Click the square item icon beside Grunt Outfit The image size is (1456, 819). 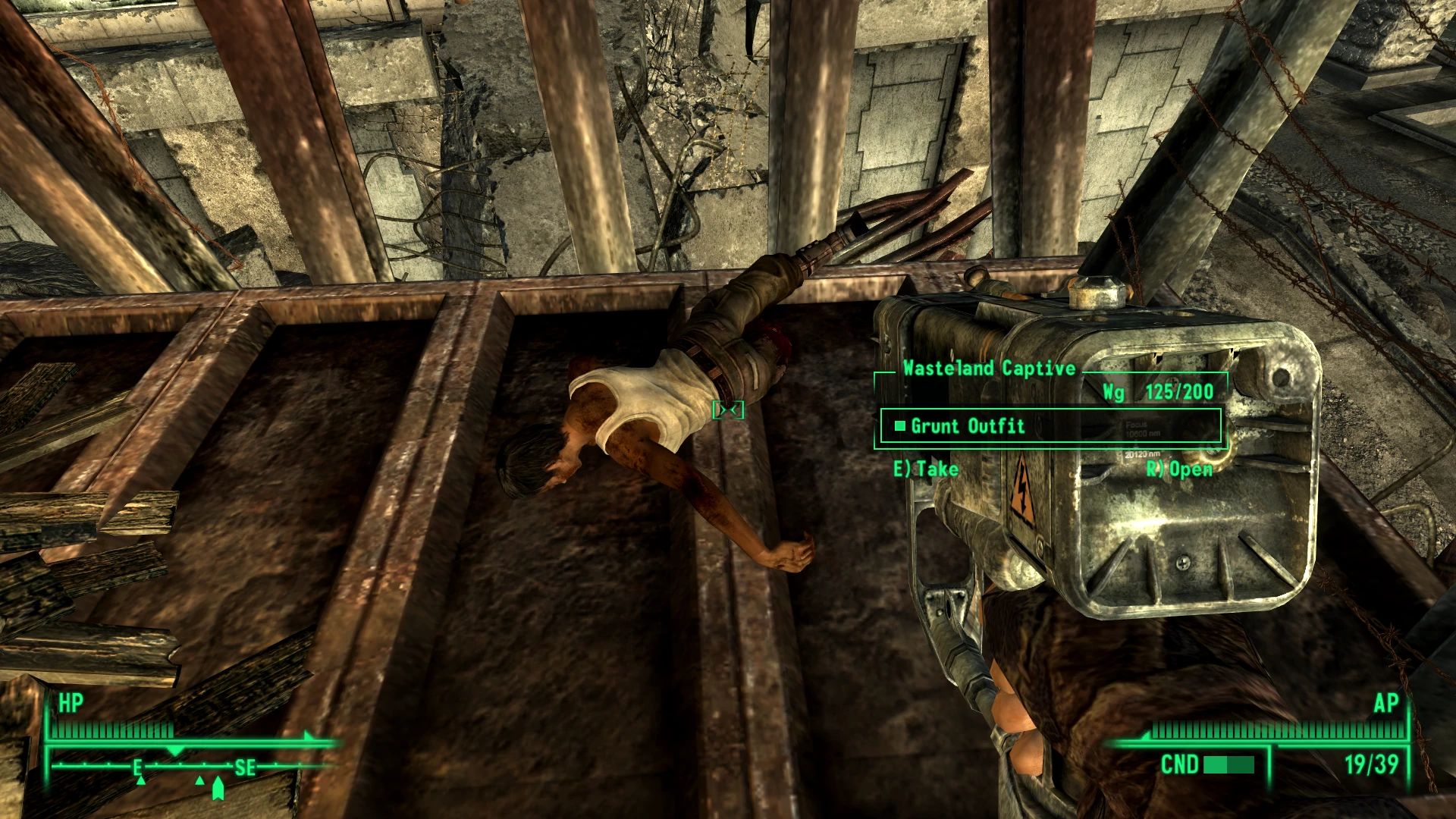[x=899, y=426]
